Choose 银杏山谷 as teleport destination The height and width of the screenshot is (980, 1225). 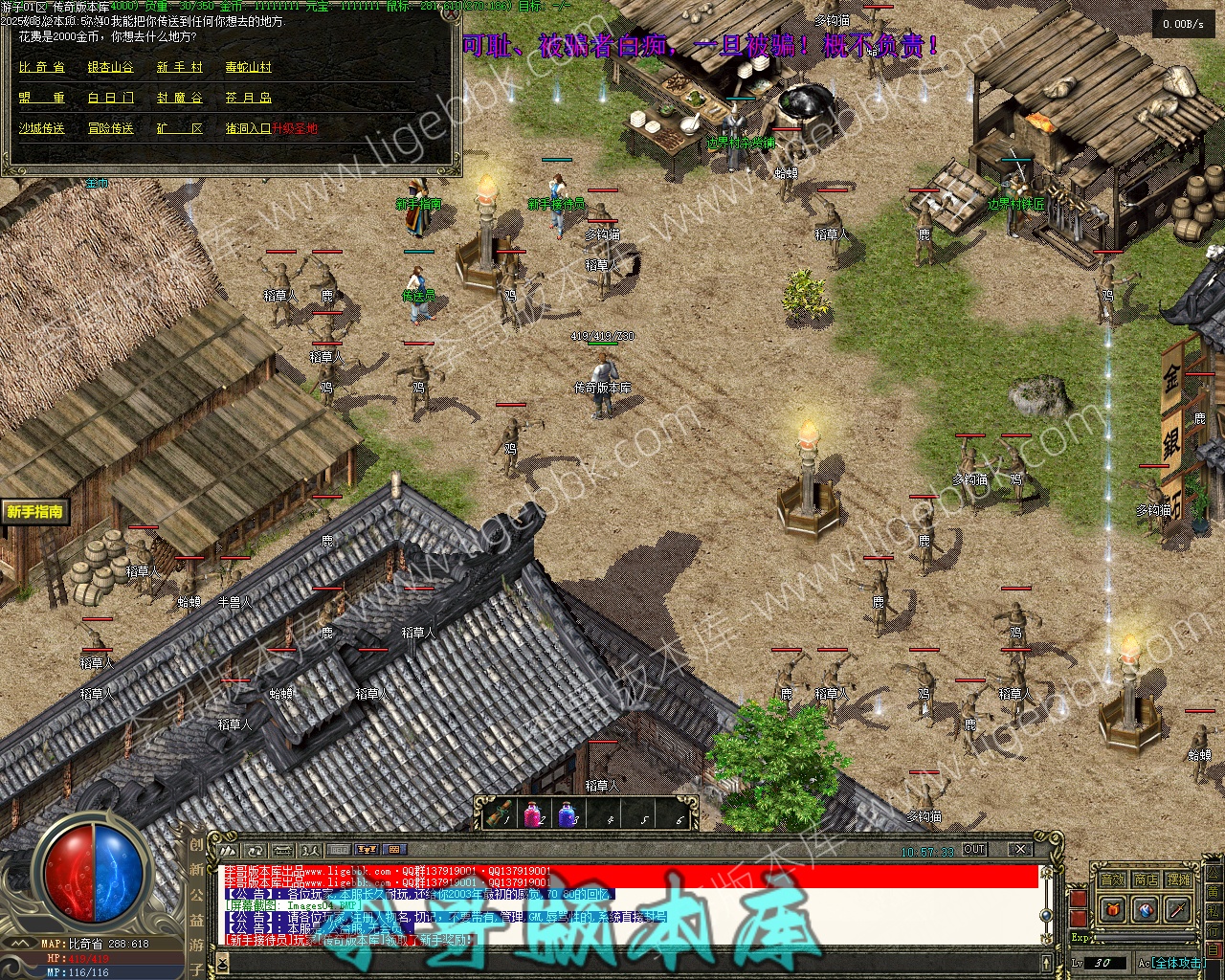tap(111, 67)
